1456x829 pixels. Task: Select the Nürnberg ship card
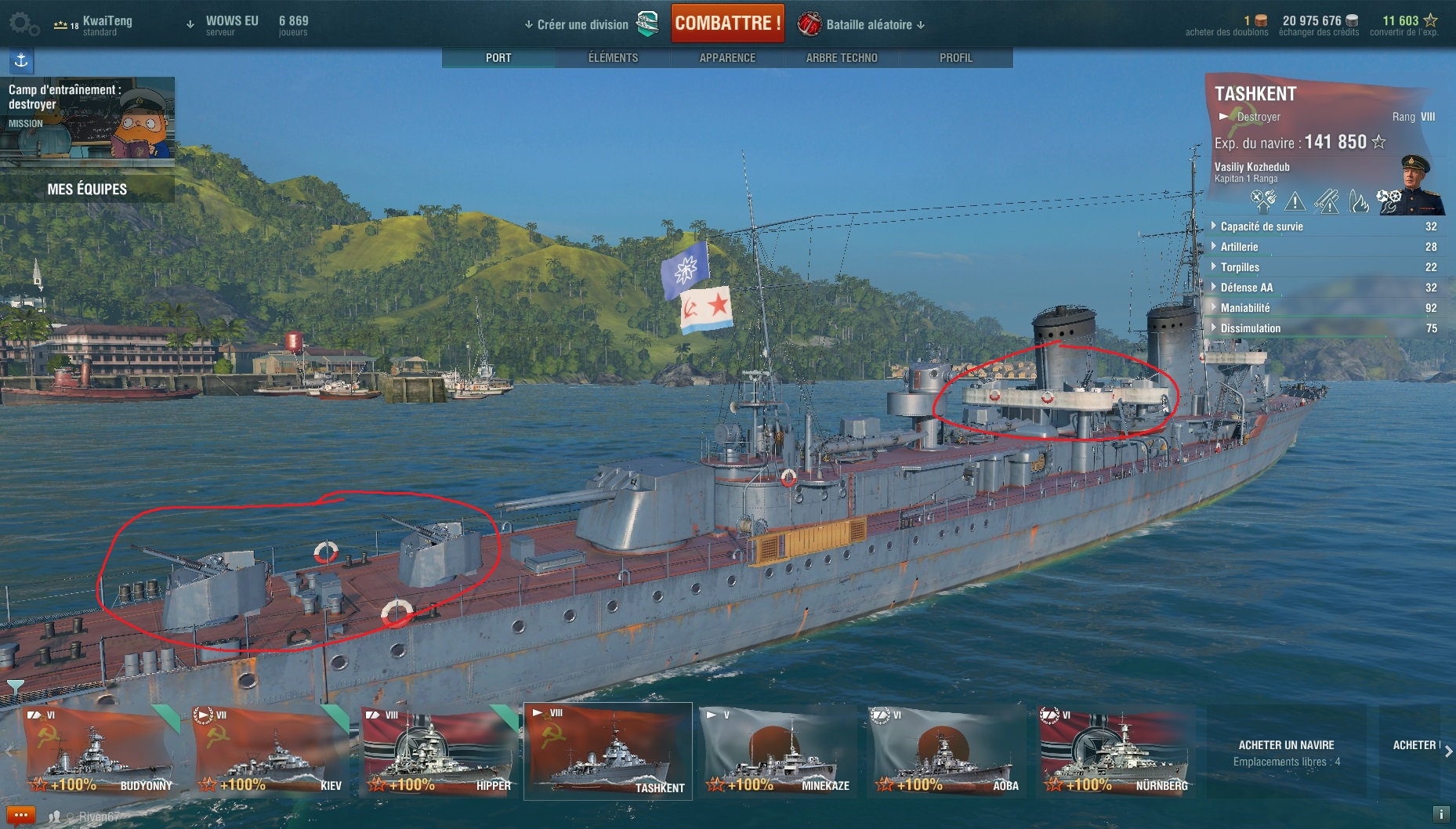point(1115,752)
